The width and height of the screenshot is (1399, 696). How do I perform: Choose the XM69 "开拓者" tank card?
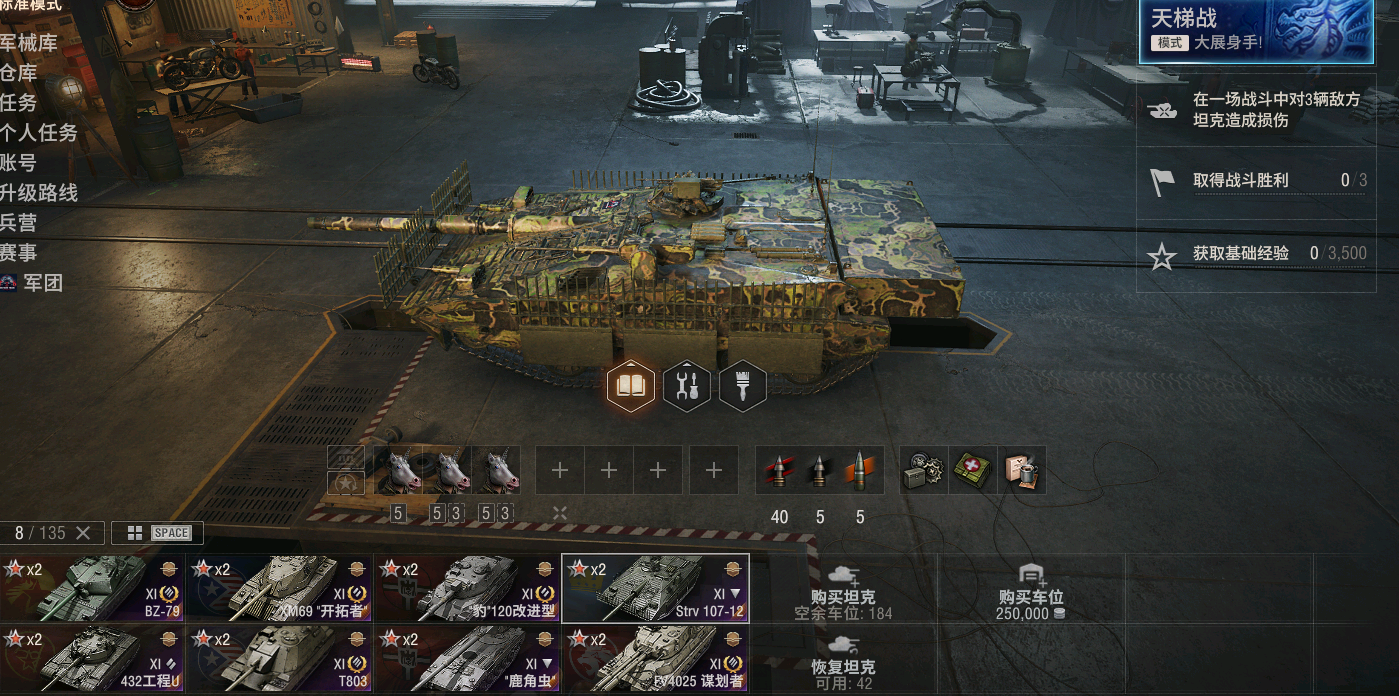(280, 588)
